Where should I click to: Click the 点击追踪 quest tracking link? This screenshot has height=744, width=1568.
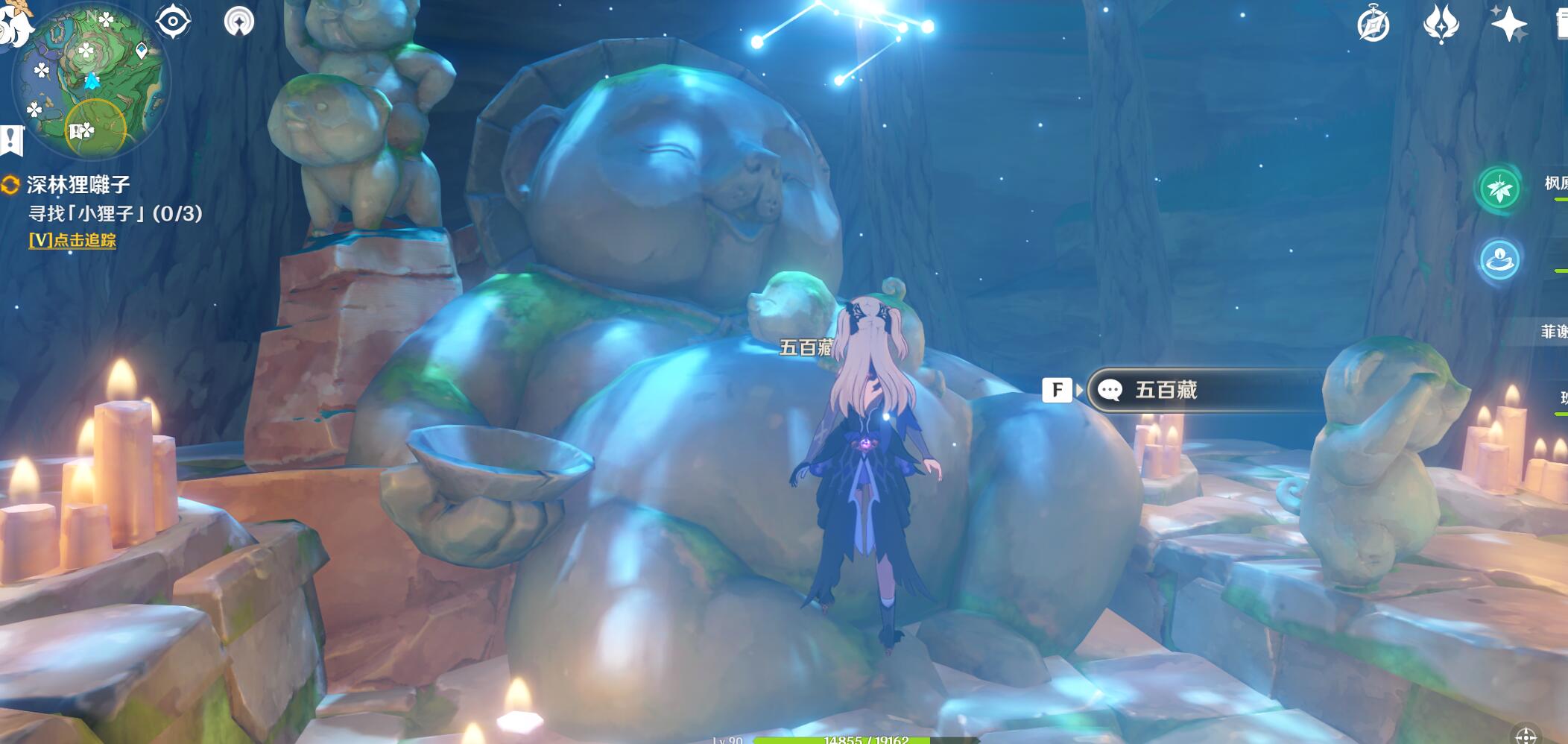72,240
